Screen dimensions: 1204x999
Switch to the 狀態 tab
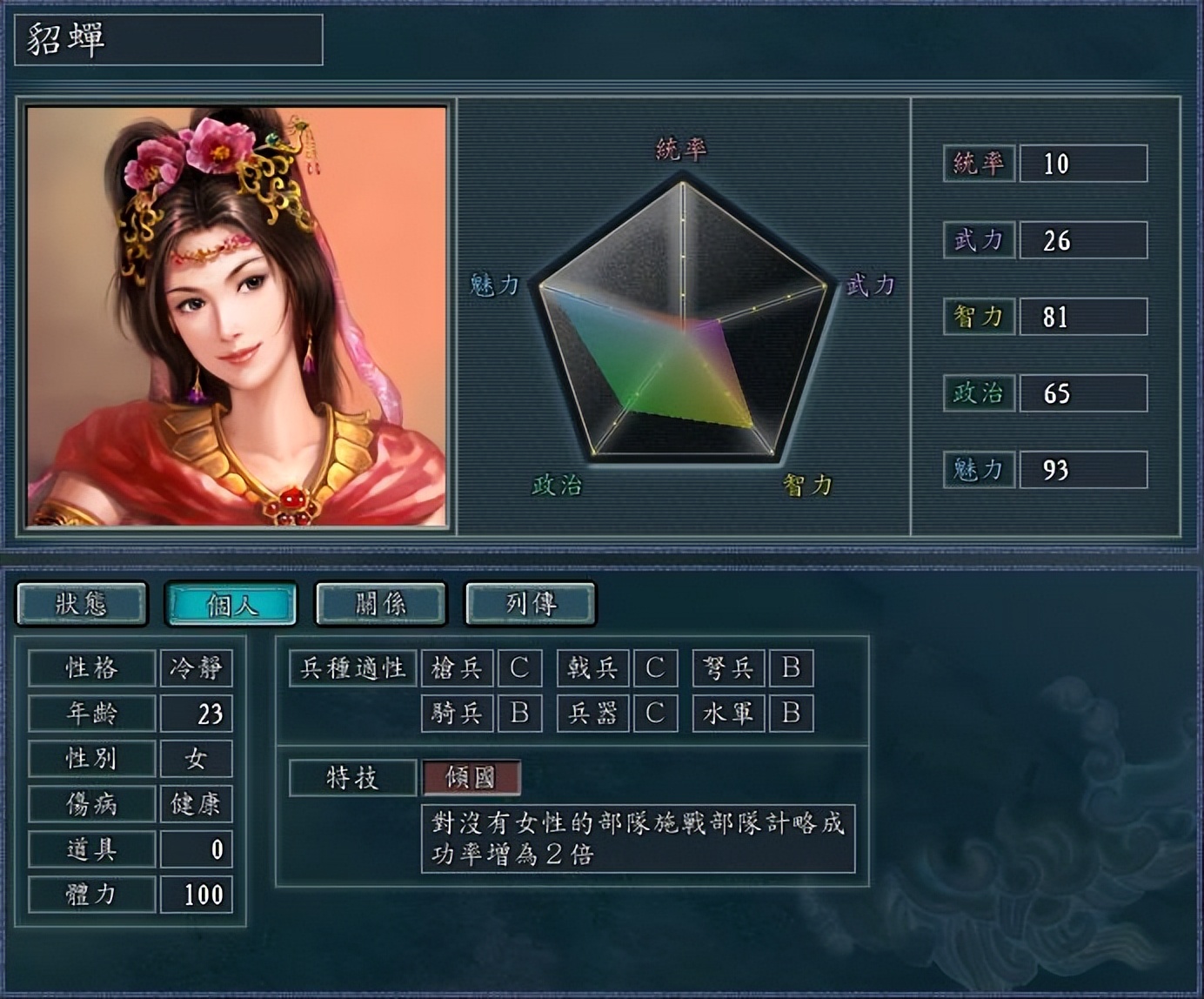coord(84,603)
